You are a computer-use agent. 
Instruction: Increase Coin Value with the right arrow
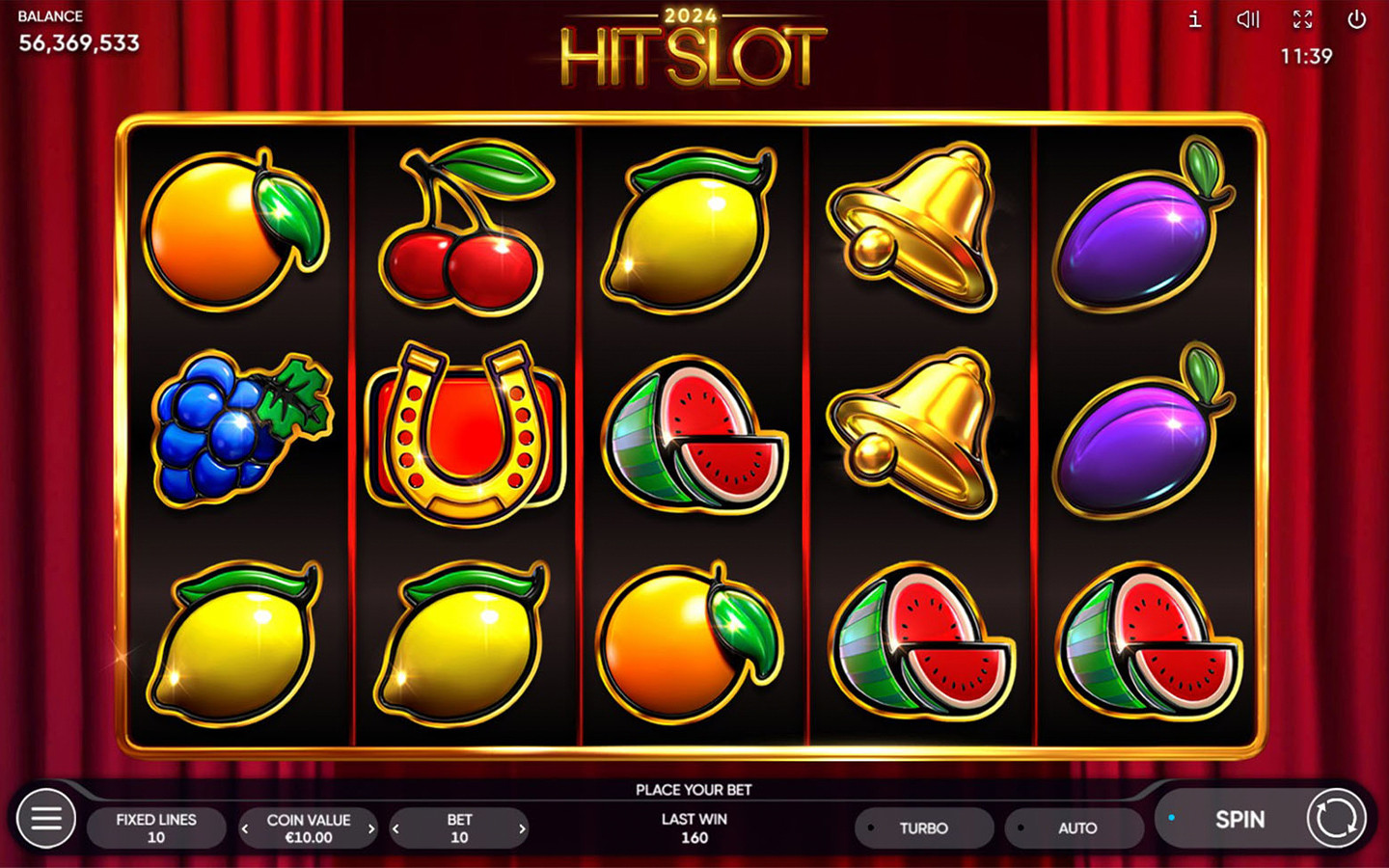coord(371,827)
